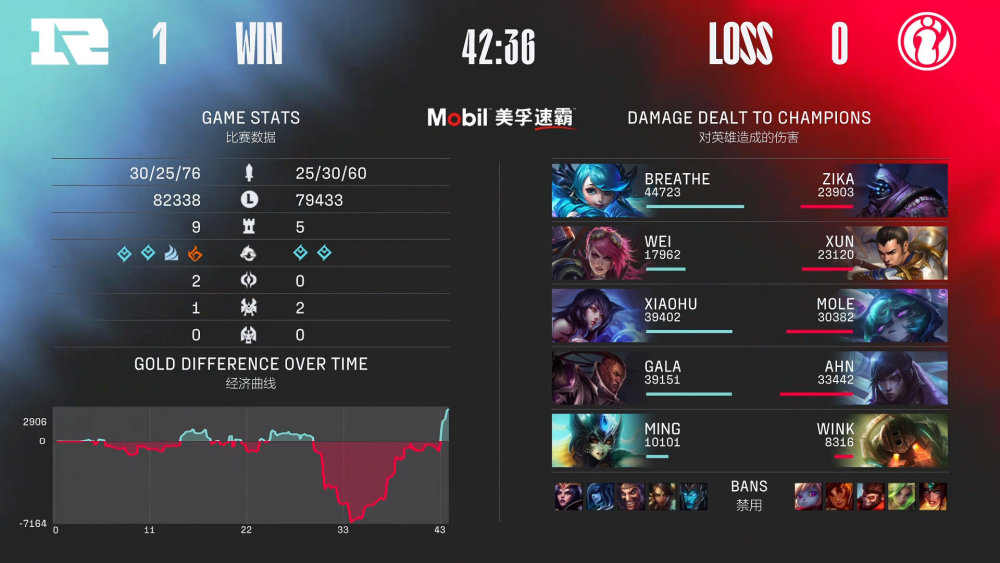The image size is (1000, 563).
Task: Select AHN's champion portrait
Action: pos(902,378)
